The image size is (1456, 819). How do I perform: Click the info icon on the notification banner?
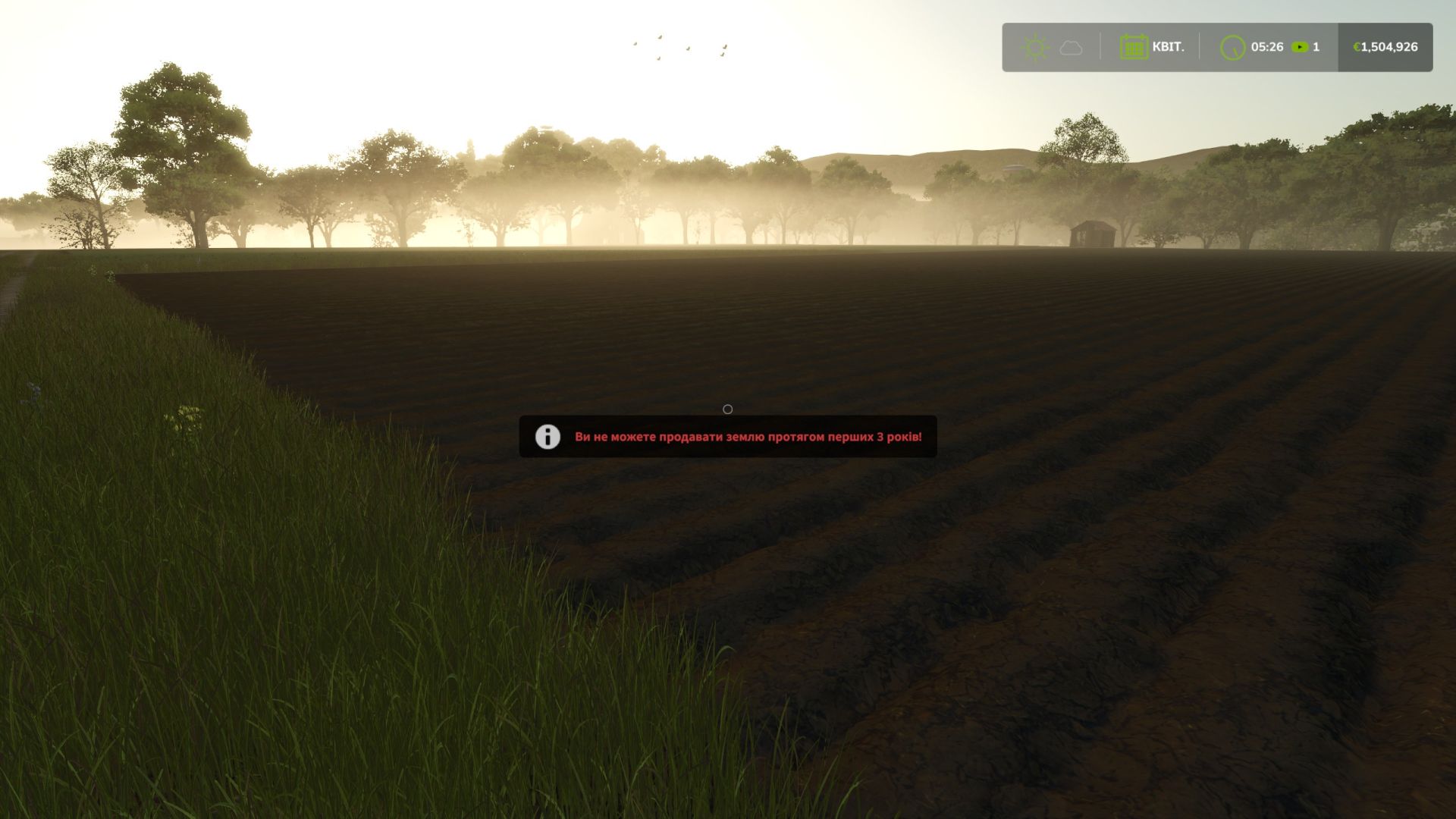click(547, 437)
